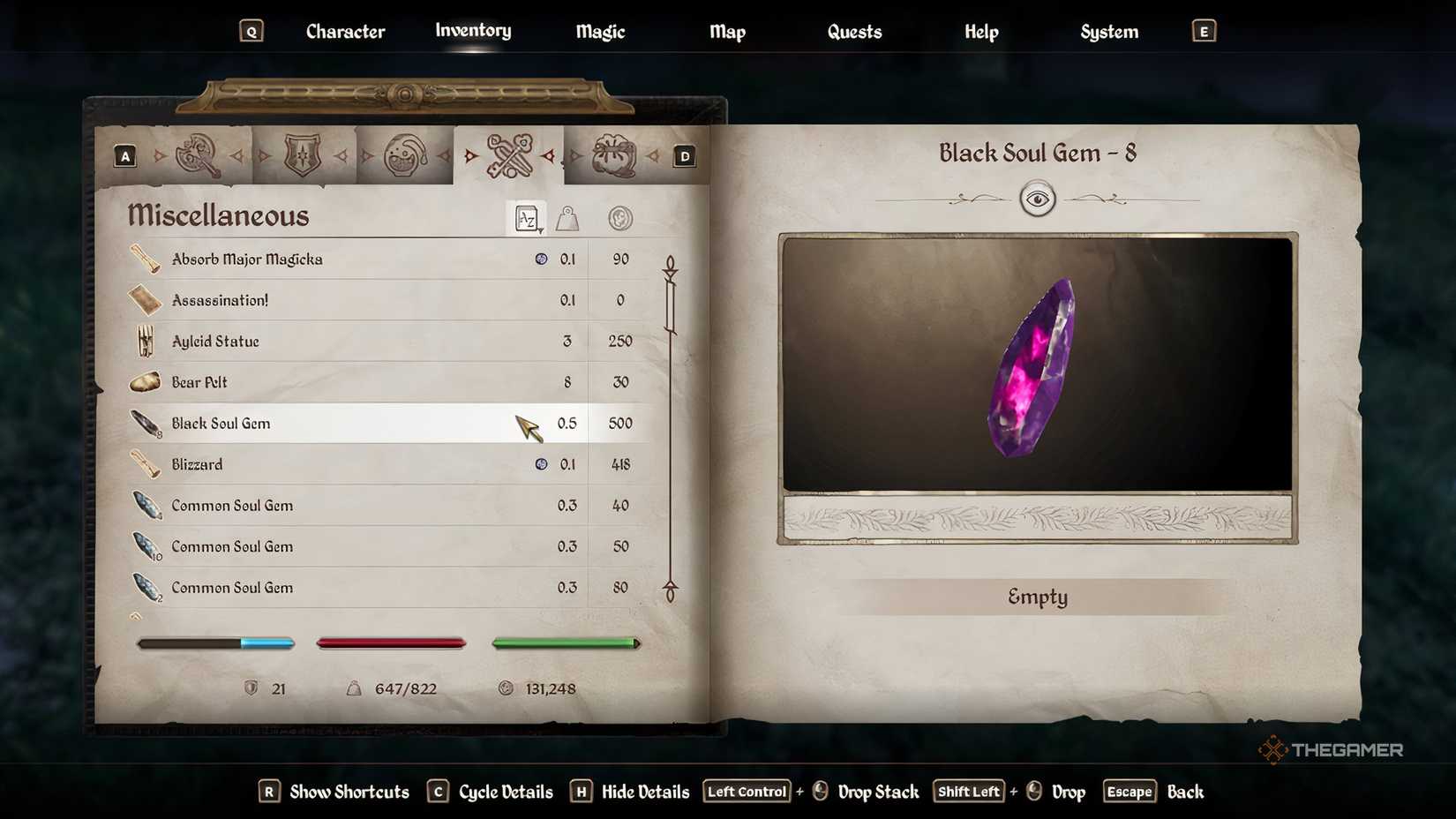The height and width of the screenshot is (819, 1456).
Task: Click the eye icon under Black Soul Gem title
Action: [x=1038, y=199]
